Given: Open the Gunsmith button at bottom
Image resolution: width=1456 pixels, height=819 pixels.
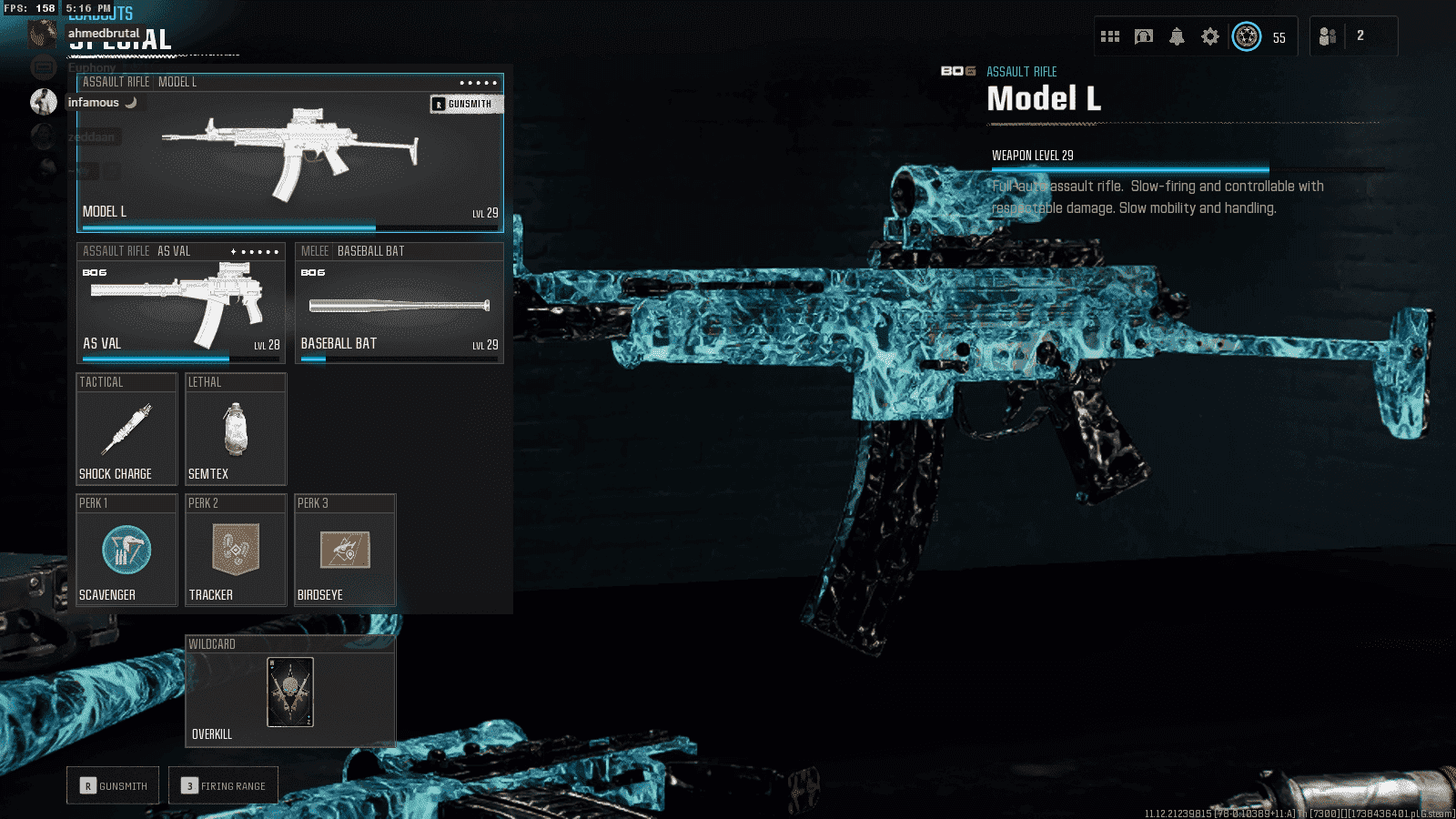Looking at the screenshot, I should coord(113,785).
